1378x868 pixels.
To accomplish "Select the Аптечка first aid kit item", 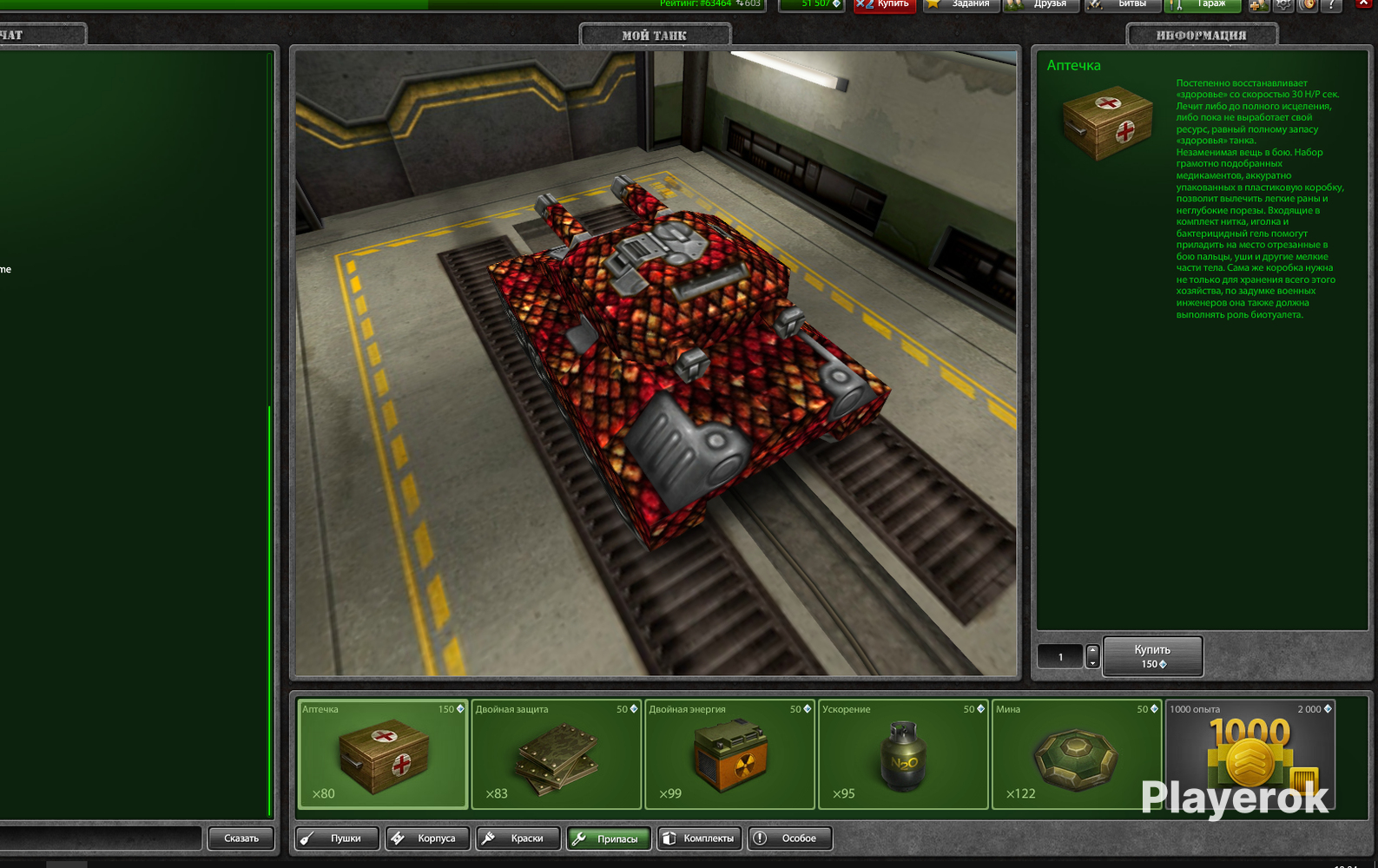I will click(x=382, y=753).
